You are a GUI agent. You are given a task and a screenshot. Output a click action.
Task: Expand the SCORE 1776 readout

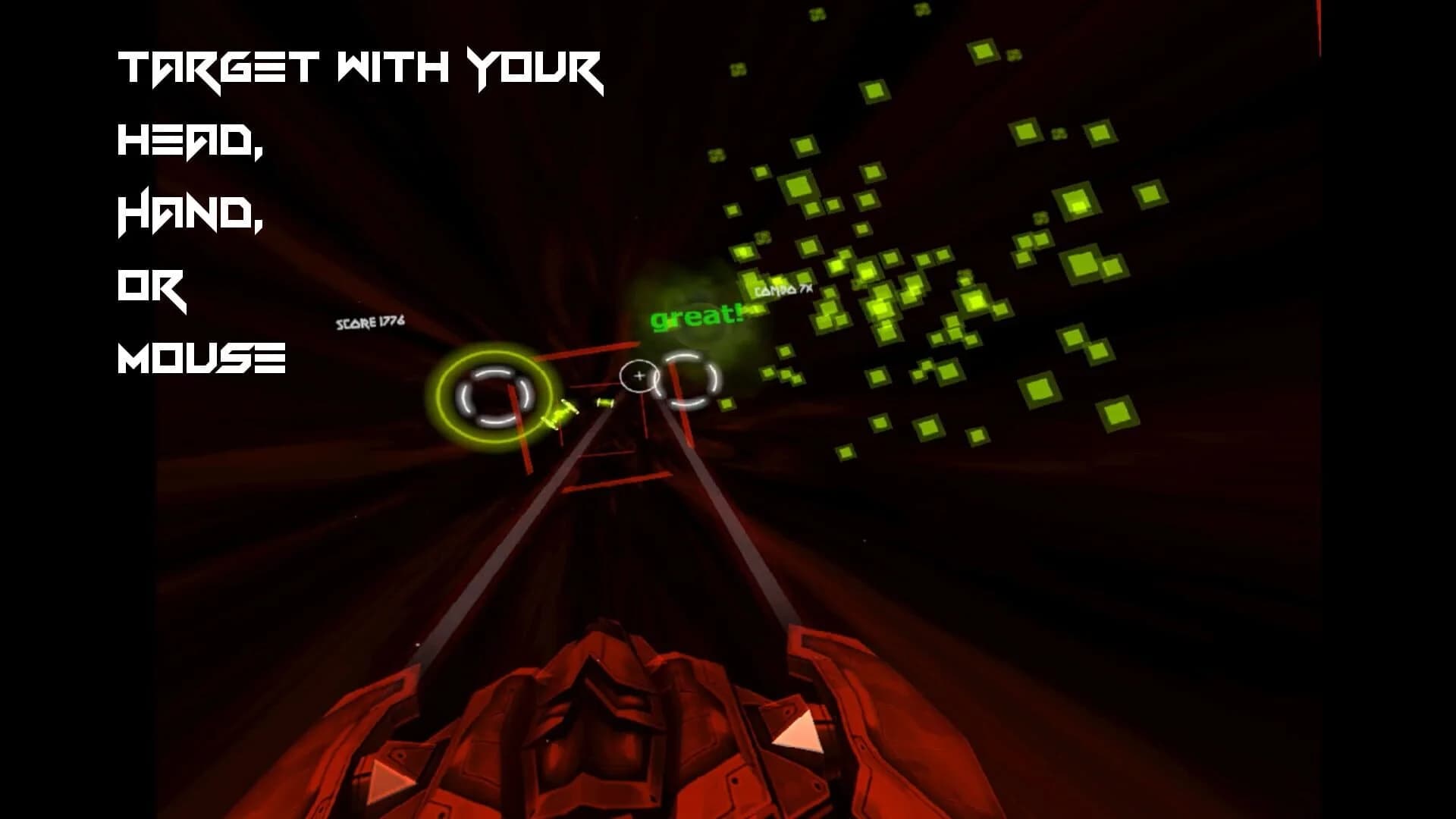[369, 322]
